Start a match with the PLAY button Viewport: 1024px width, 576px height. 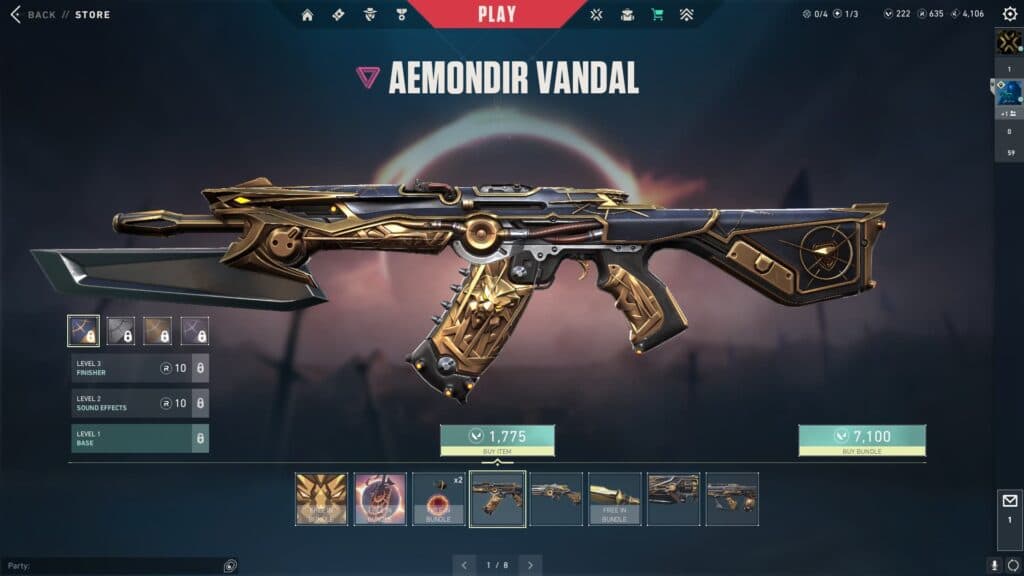[497, 14]
